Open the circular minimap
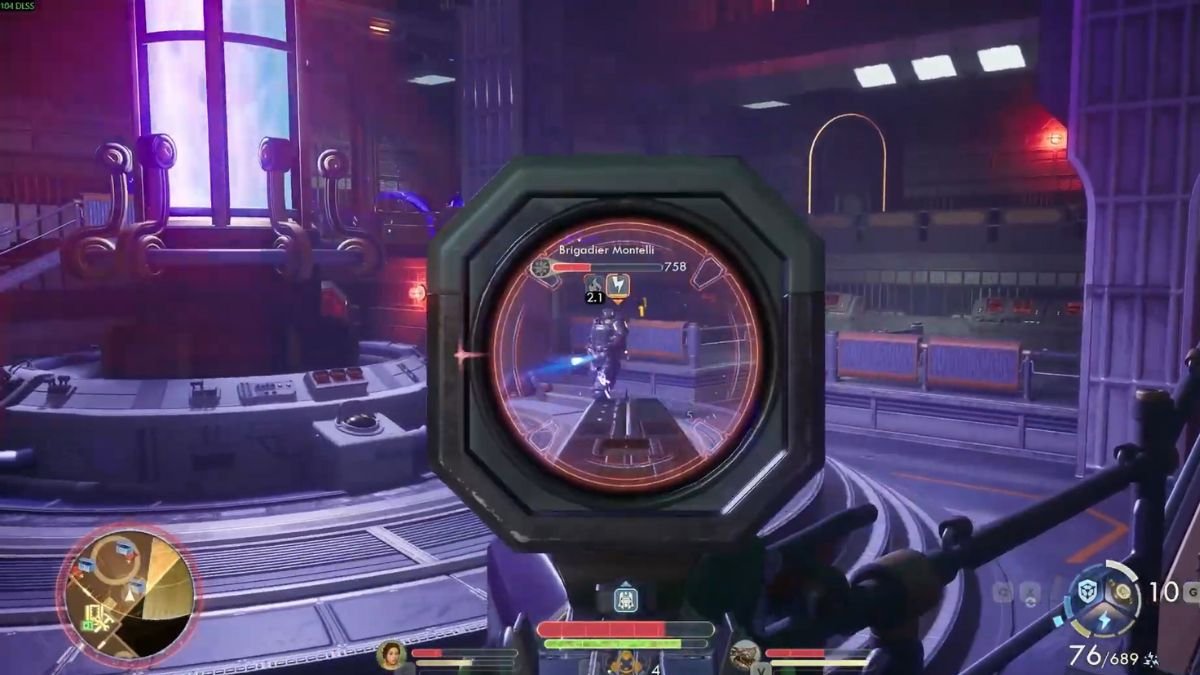 (128, 594)
